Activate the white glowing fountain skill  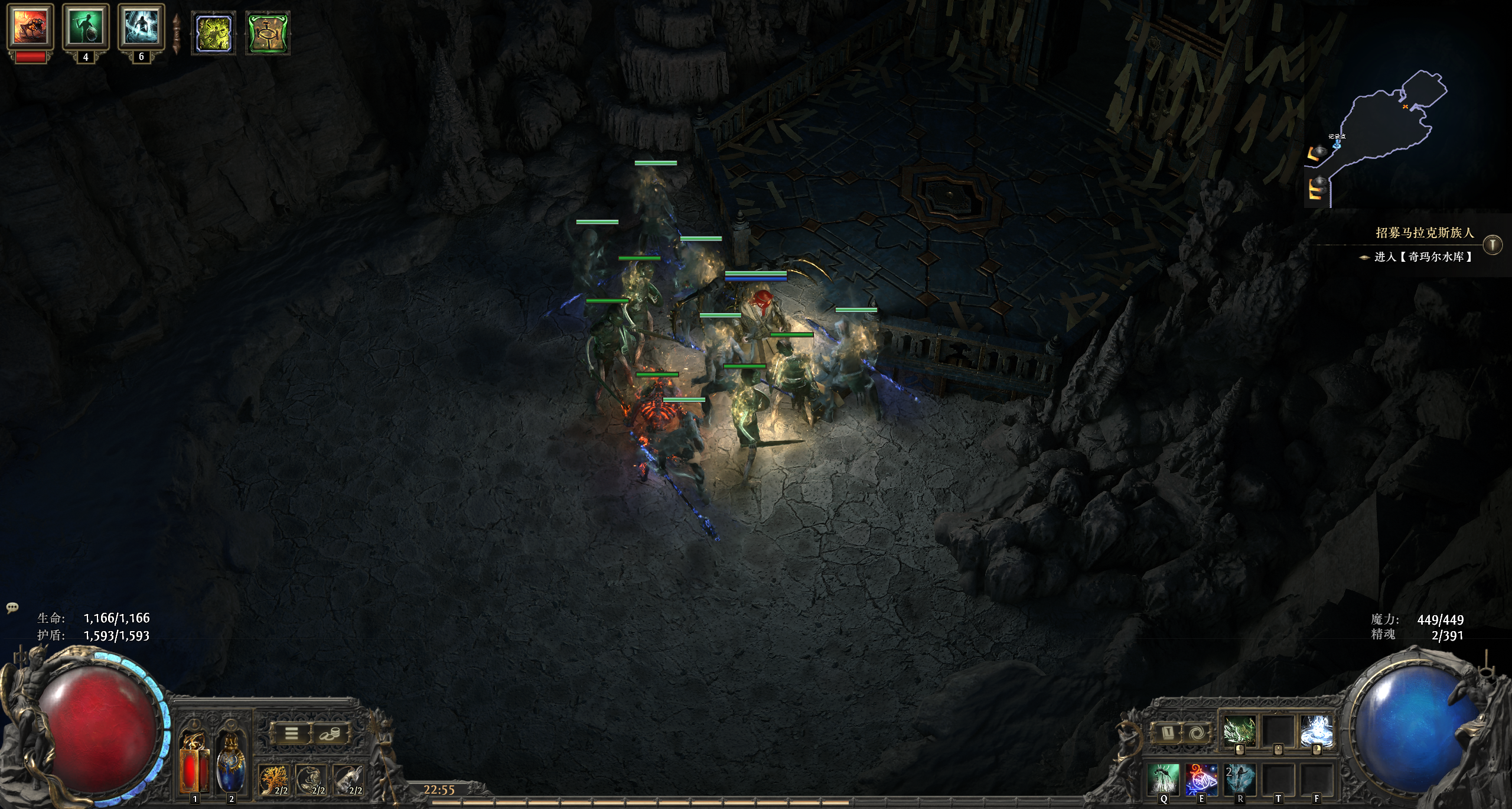pos(1317,732)
